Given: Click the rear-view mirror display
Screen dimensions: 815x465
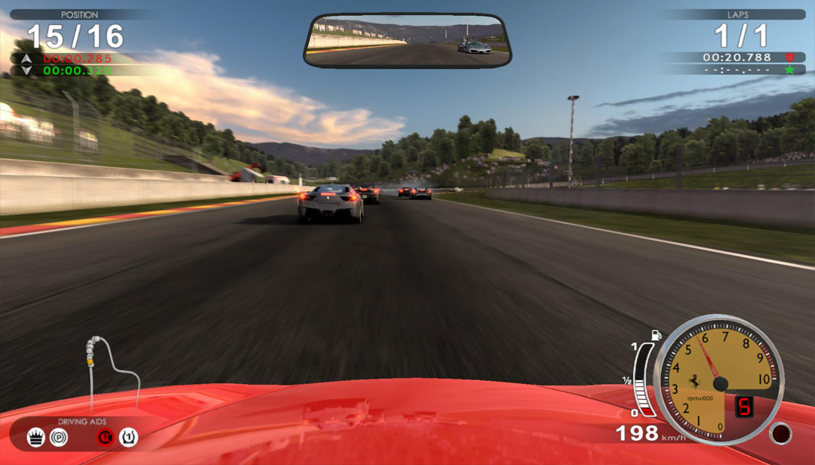Looking at the screenshot, I should 407,42.
